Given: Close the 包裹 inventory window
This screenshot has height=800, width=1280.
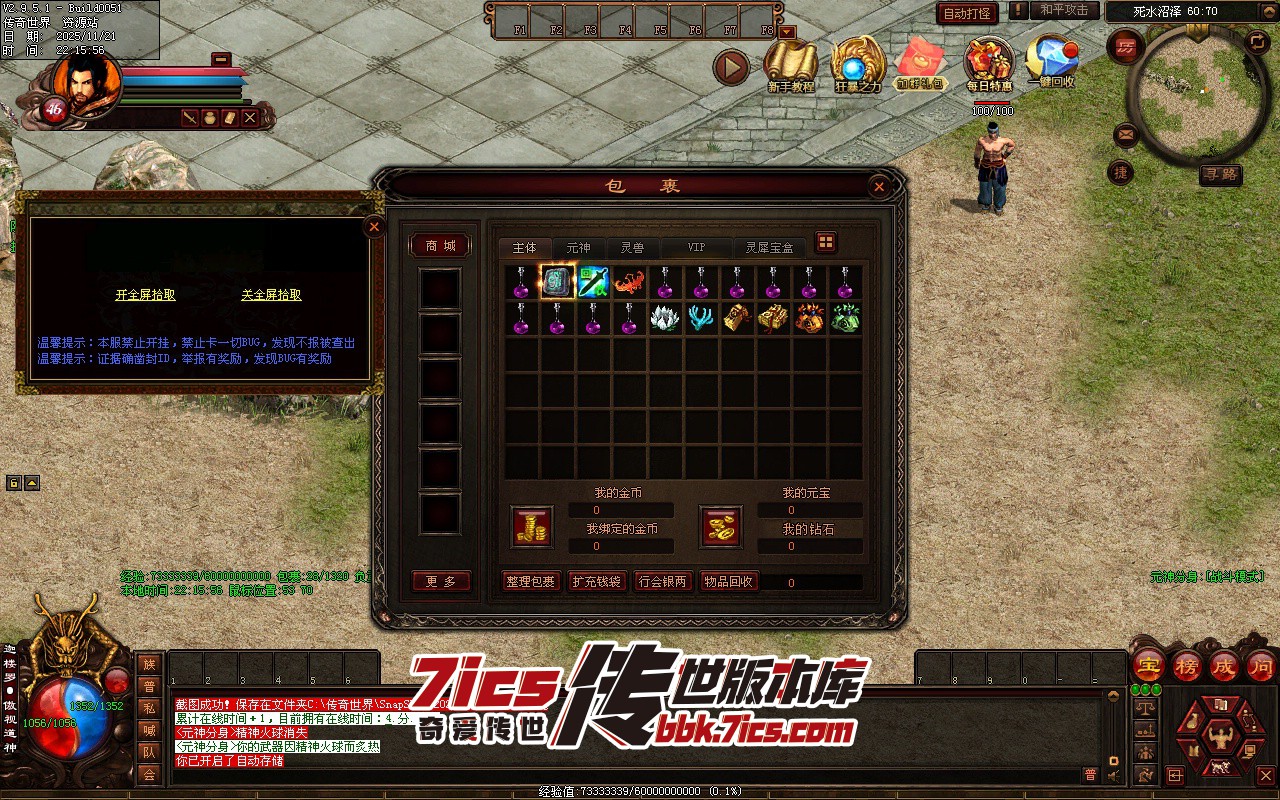Looking at the screenshot, I should pos(878,186).
